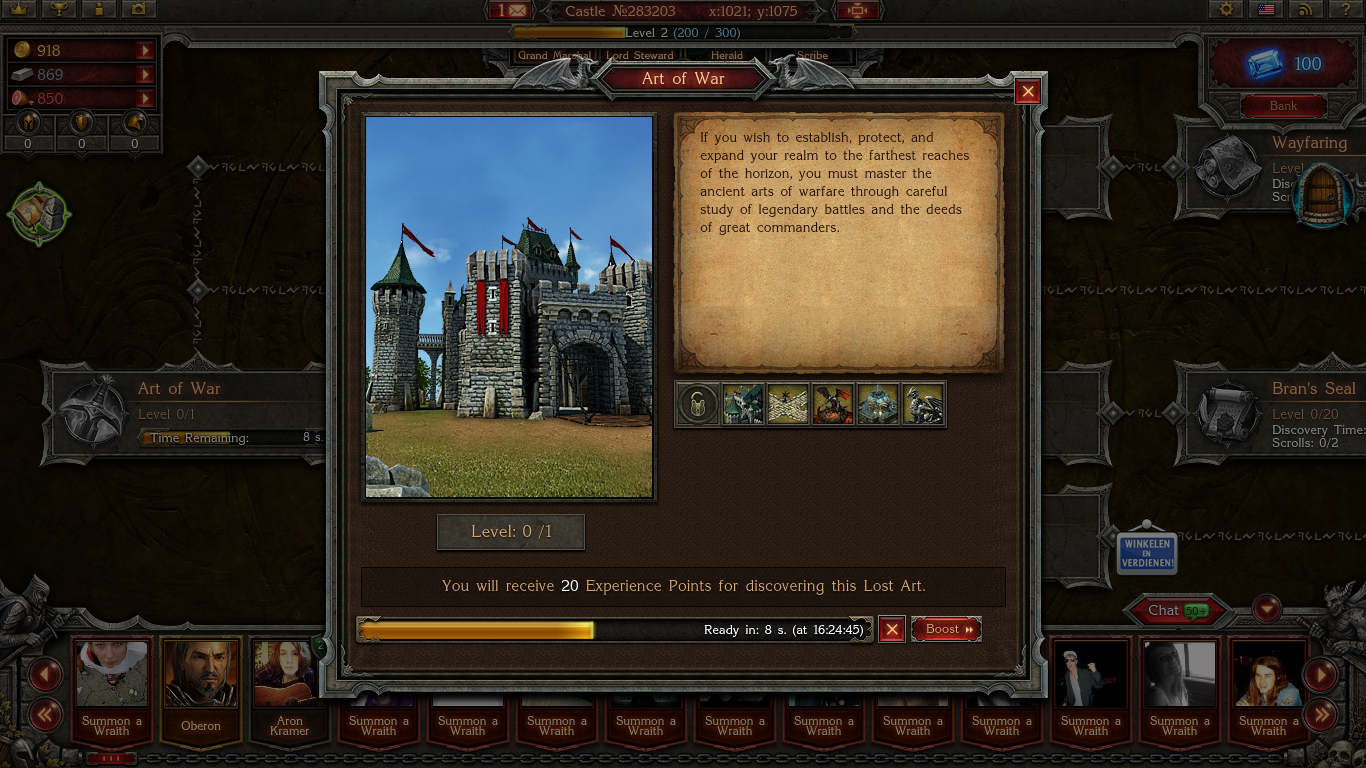The height and width of the screenshot is (768, 1366).
Task: Click the yellow discovery progress bar
Action: click(x=475, y=630)
